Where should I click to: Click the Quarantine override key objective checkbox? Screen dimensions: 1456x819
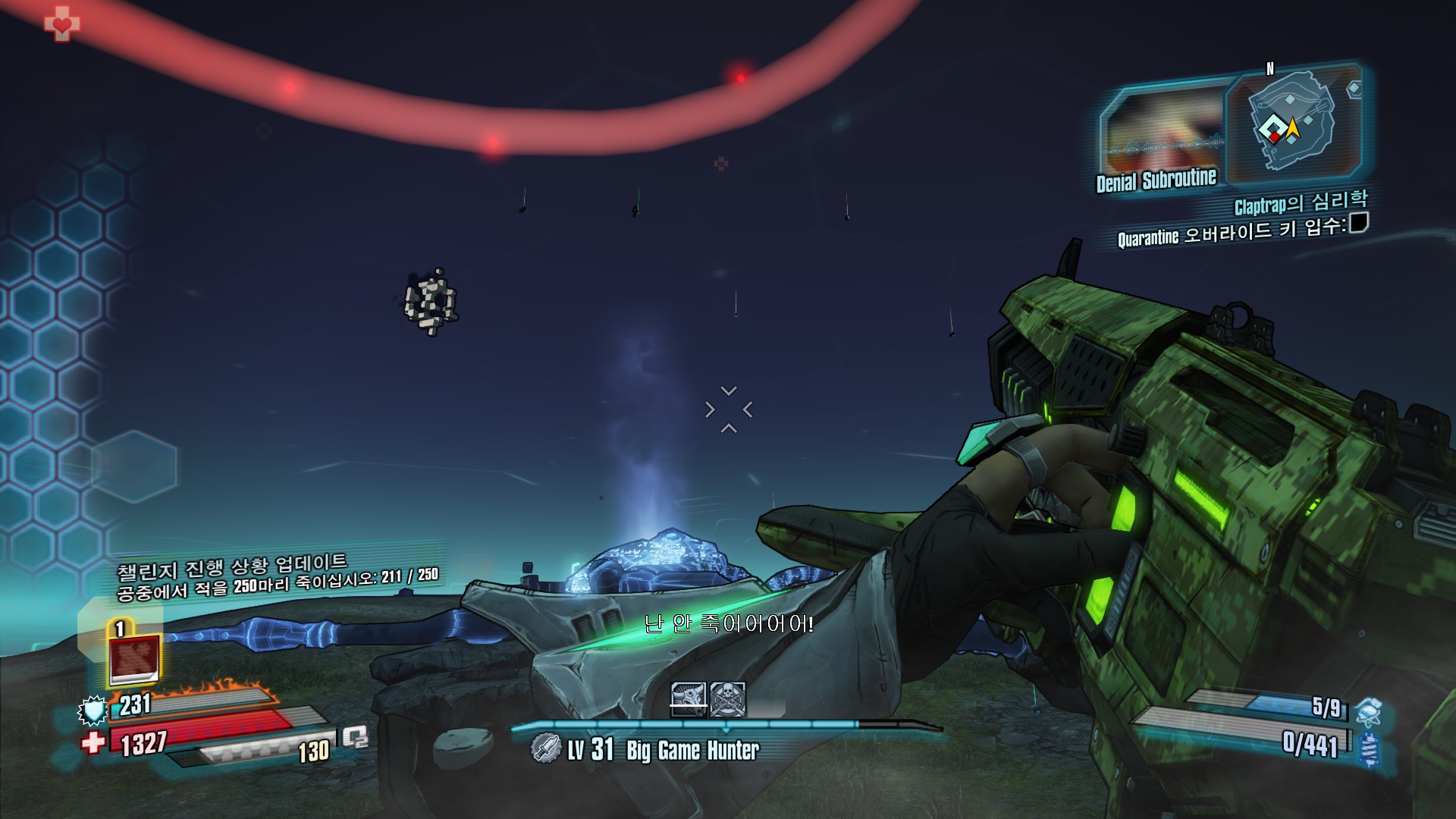[x=1358, y=223]
